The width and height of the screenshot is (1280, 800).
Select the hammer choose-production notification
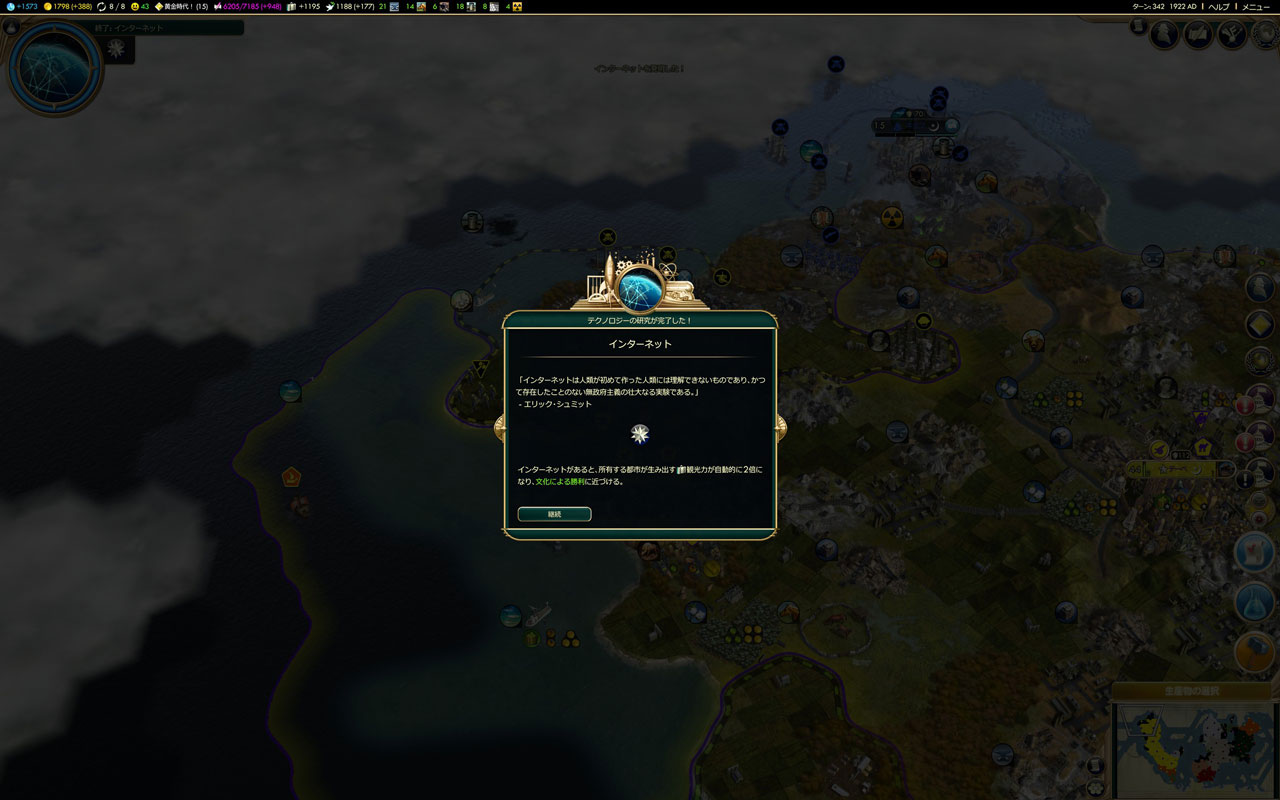tap(1254, 652)
